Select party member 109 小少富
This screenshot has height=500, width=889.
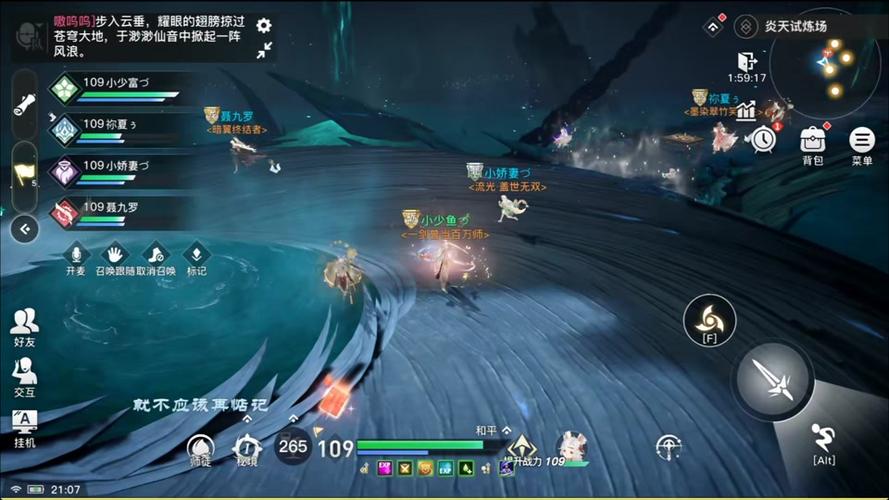point(115,89)
